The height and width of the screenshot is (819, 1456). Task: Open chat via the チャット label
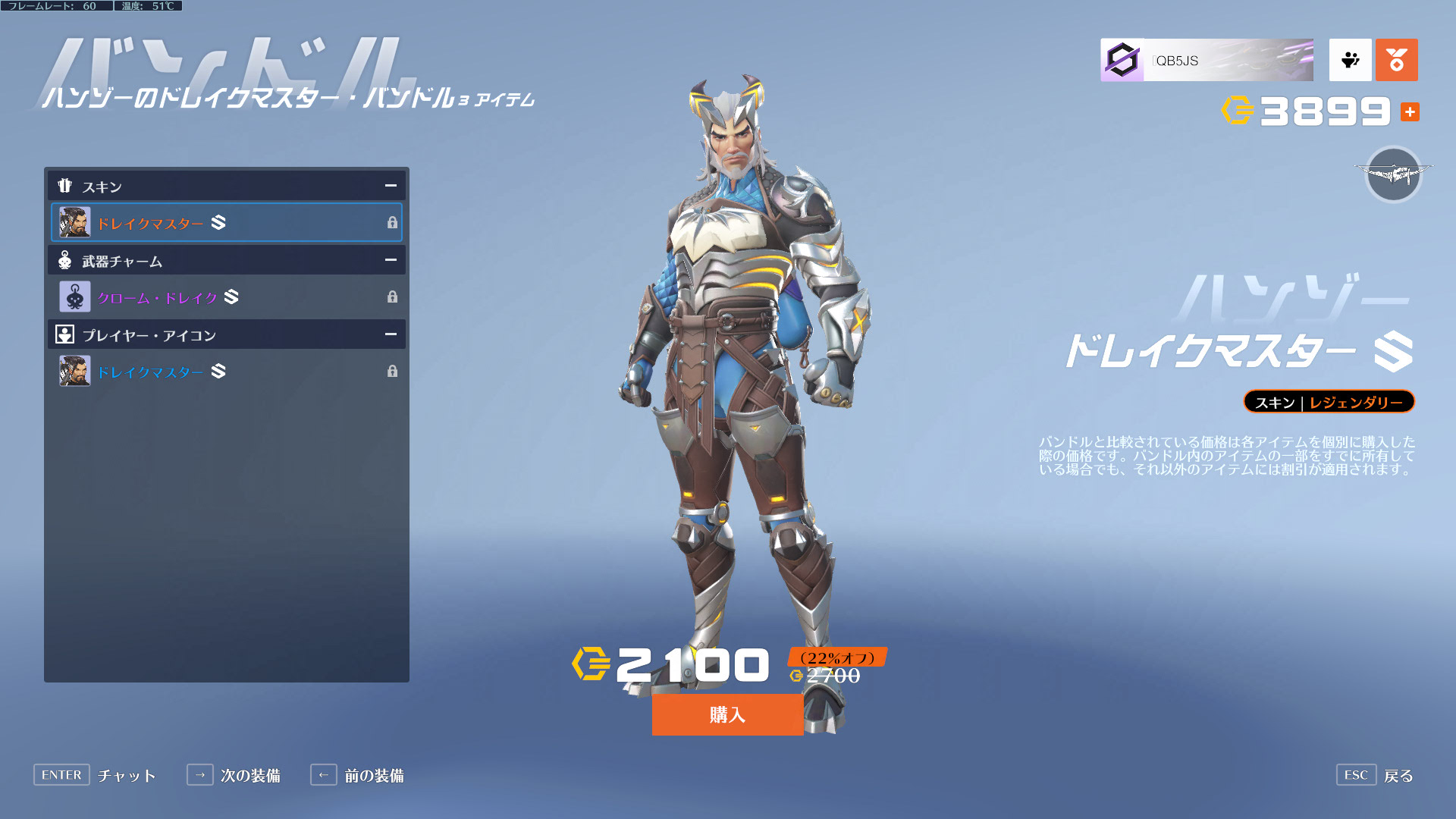[x=127, y=775]
